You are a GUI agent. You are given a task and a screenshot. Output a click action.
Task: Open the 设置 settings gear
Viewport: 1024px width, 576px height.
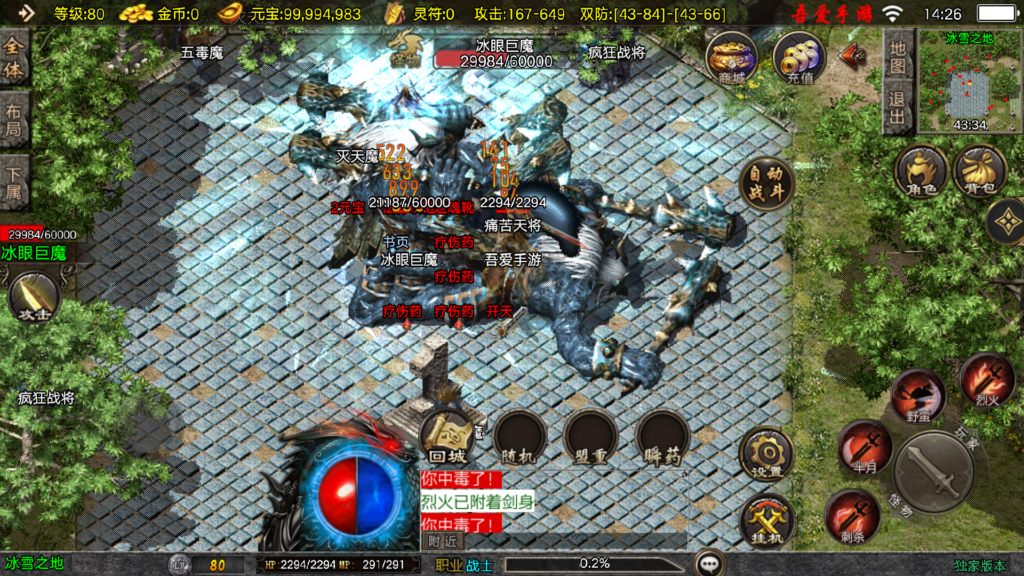tap(767, 454)
